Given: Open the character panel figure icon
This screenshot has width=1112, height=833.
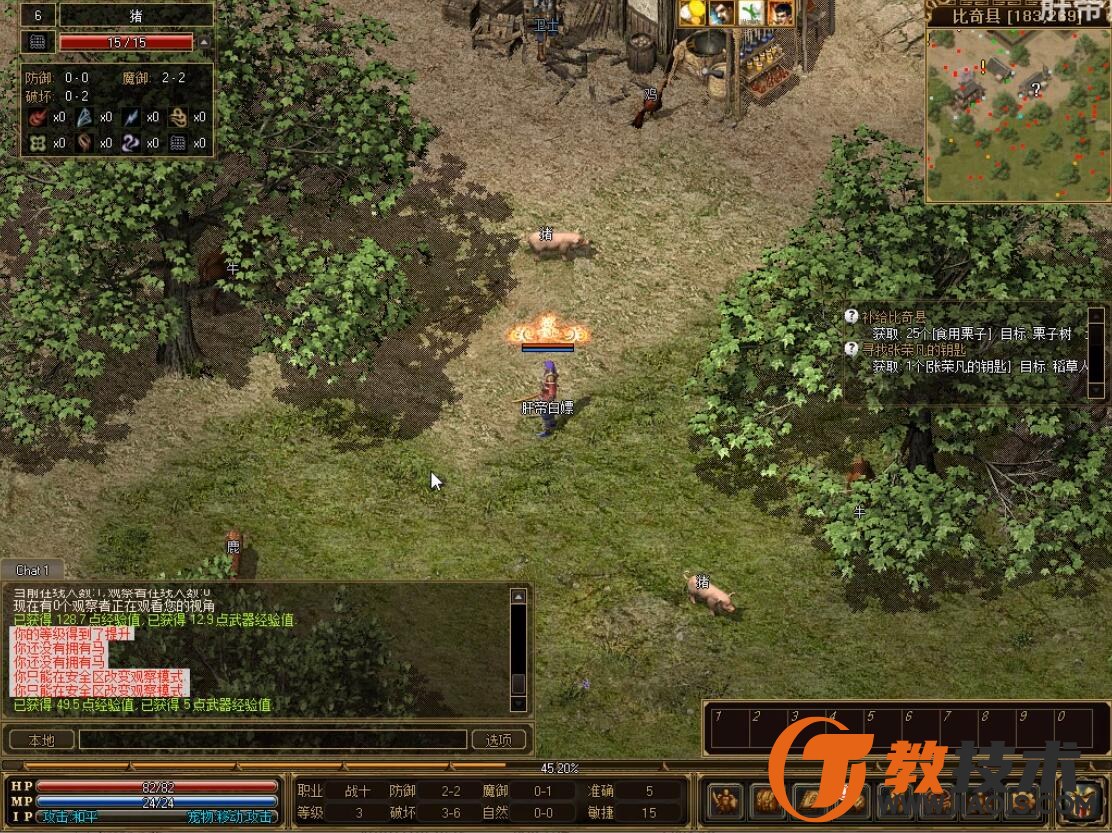Looking at the screenshot, I should point(724,802).
